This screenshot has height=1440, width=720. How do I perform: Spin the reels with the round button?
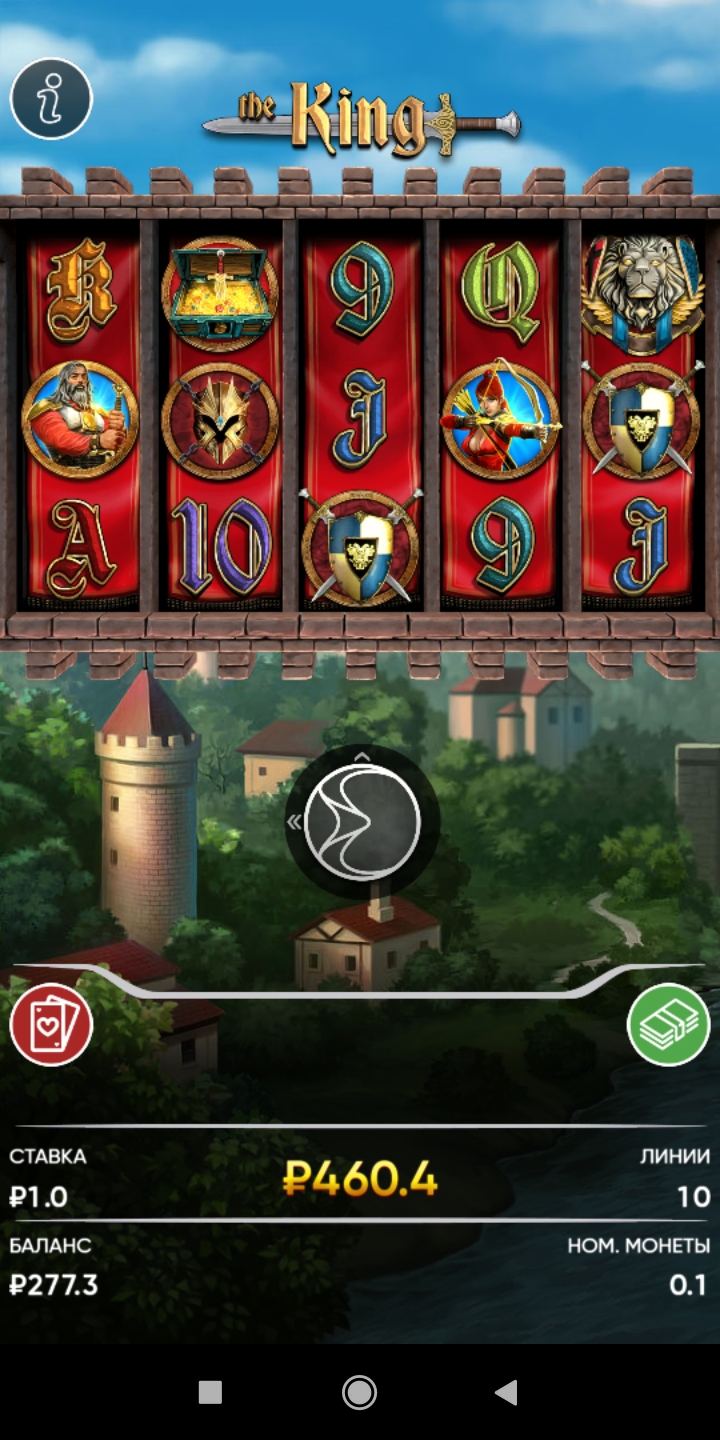(362, 822)
